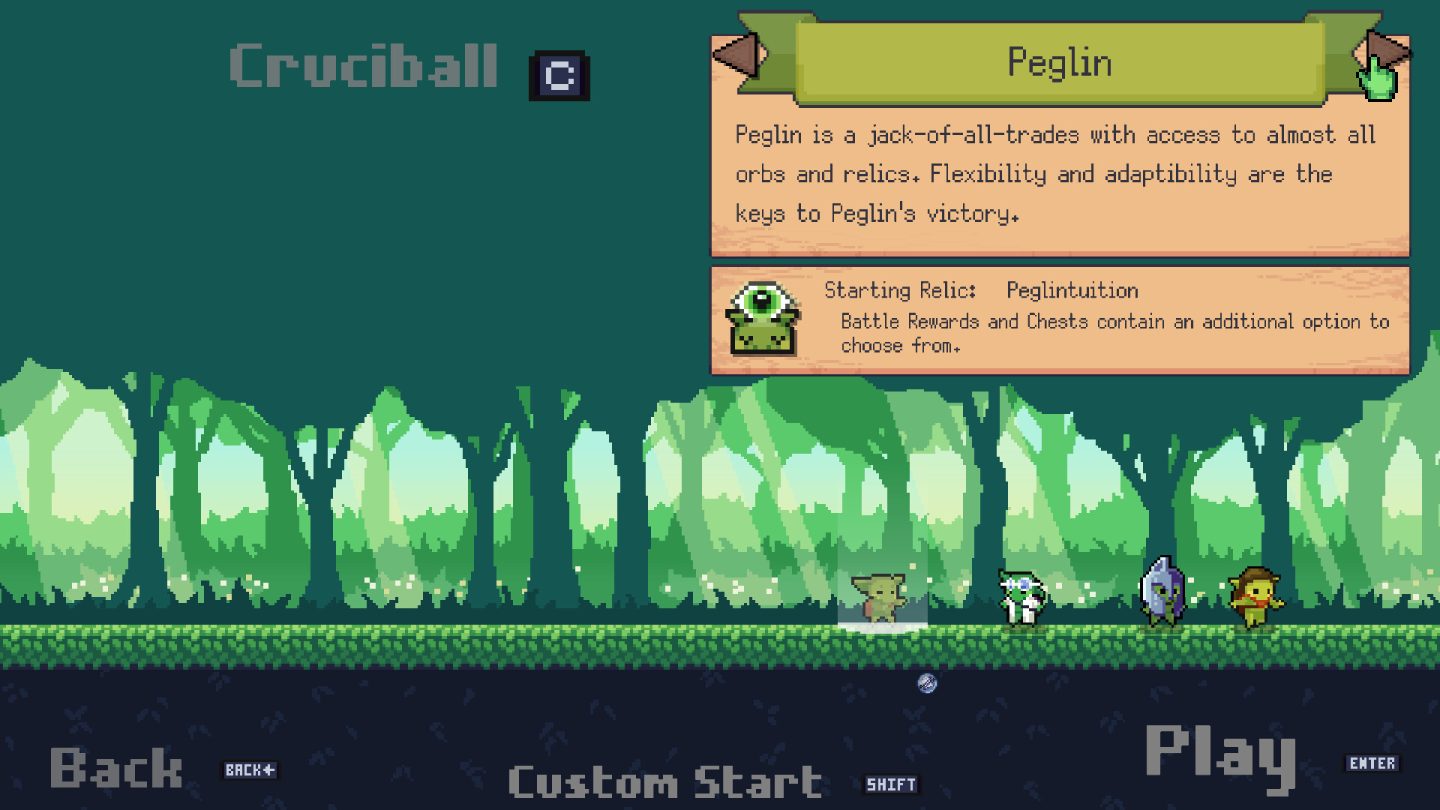Click the ENTER key hint badge
Image resolution: width=1440 pixels, height=810 pixels.
tap(1374, 762)
